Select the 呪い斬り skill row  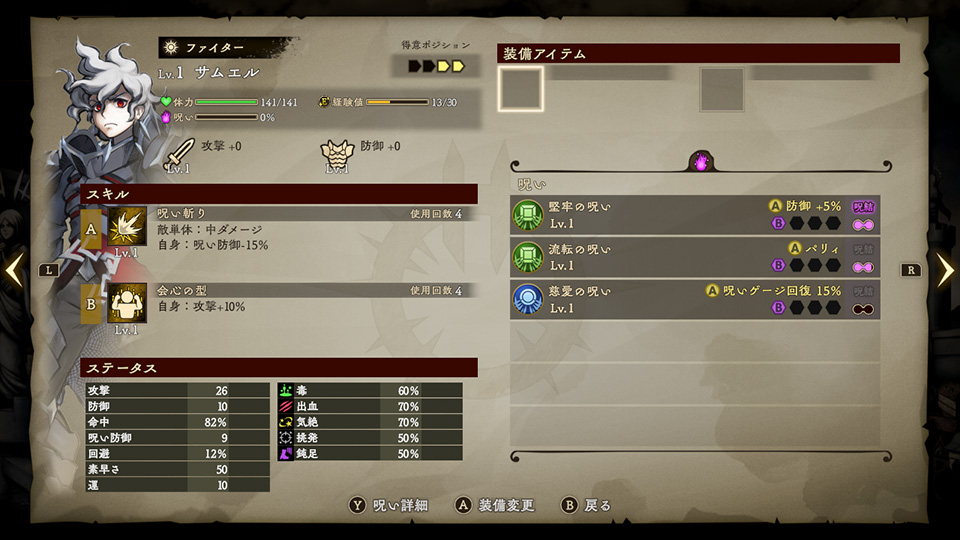point(278,229)
